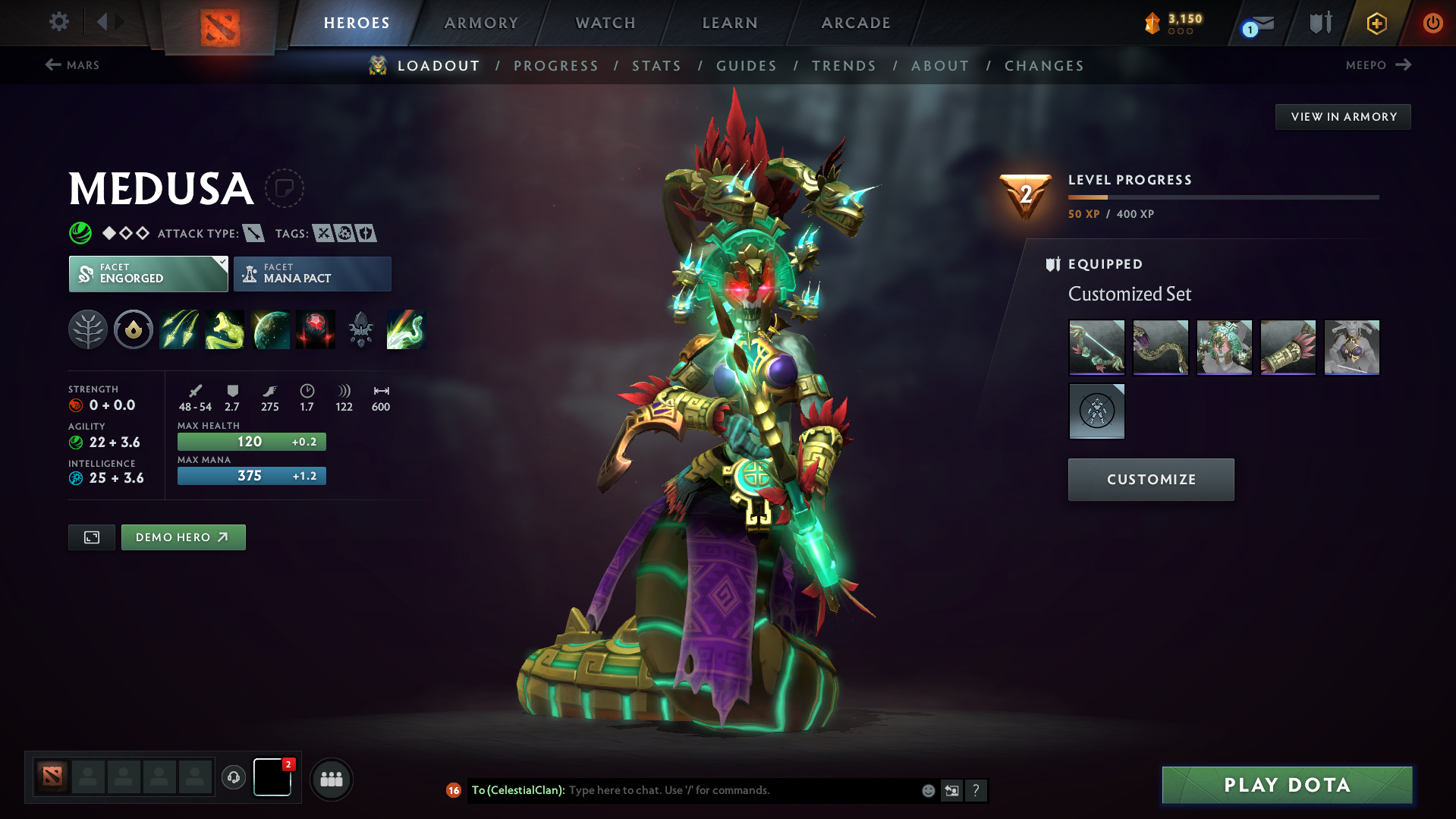The height and width of the screenshot is (819, 1456).
Task: Select the Engorged facet
Action: pos(144,273)
